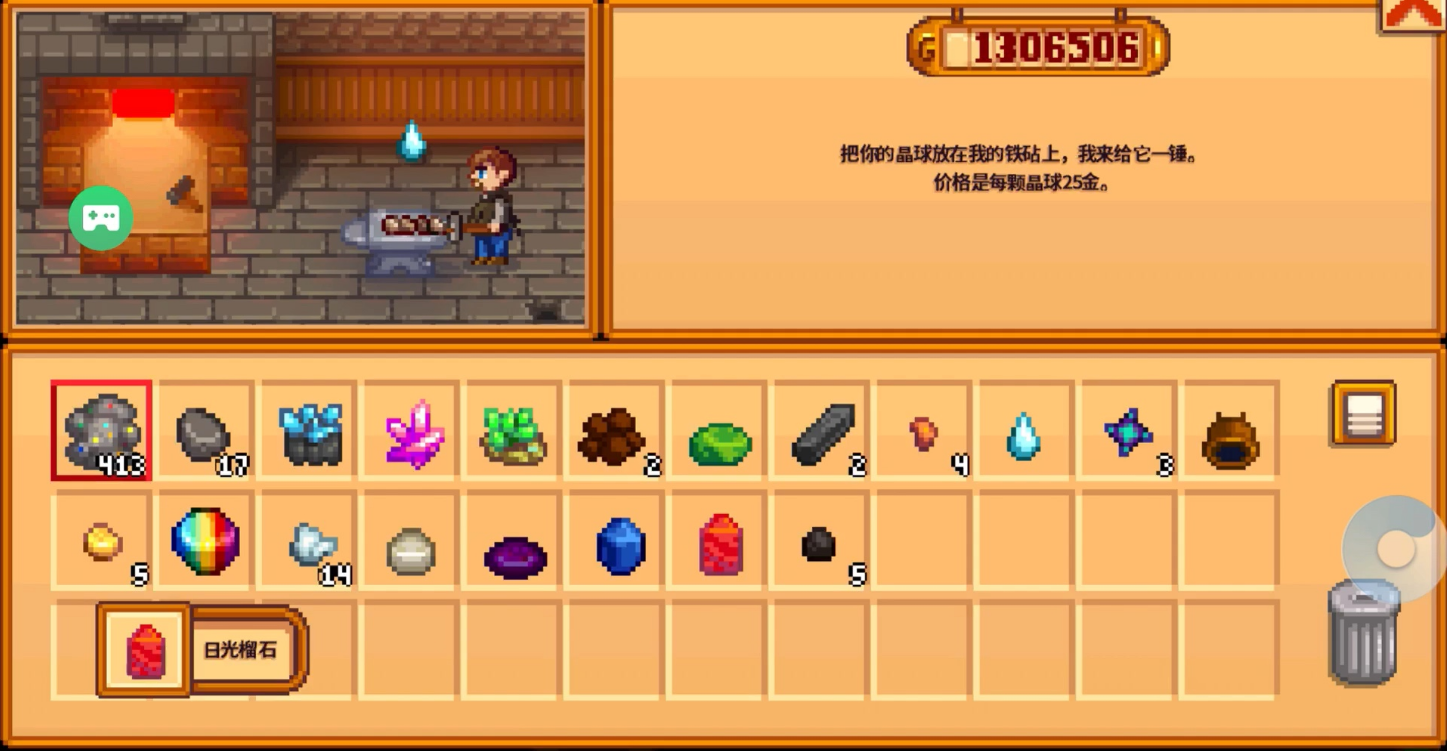Pick the gray stone stack of 17
1447x751 pixels.
coord(204,432)
